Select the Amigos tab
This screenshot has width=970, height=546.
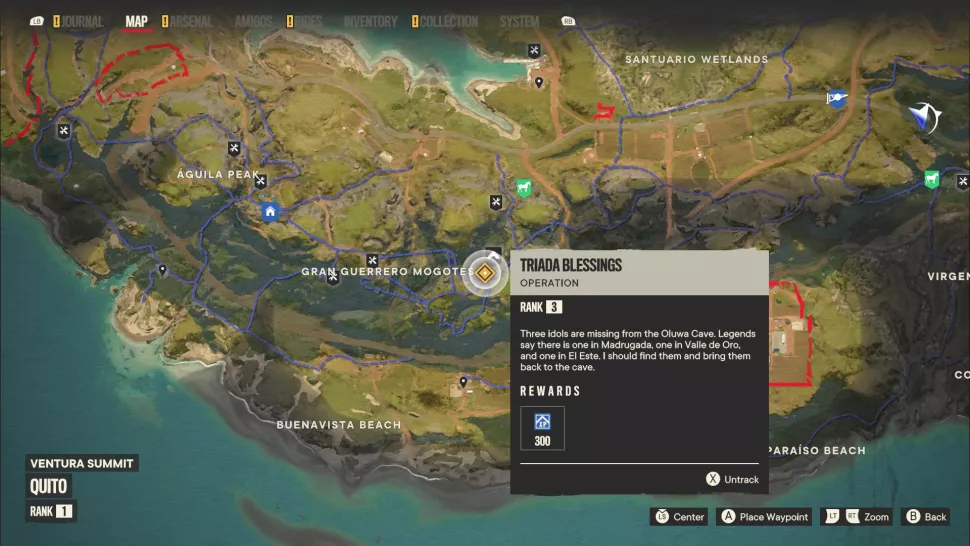tap(254, 21)
